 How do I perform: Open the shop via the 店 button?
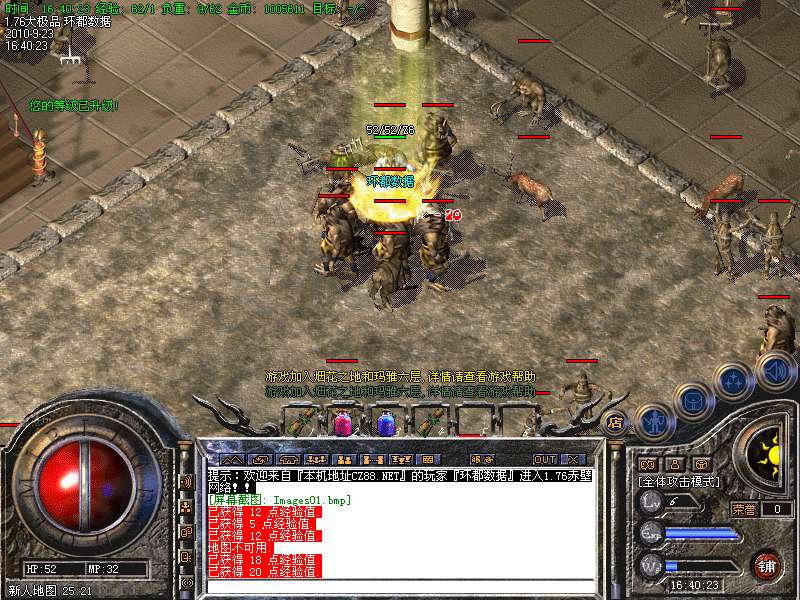point(615,422)
